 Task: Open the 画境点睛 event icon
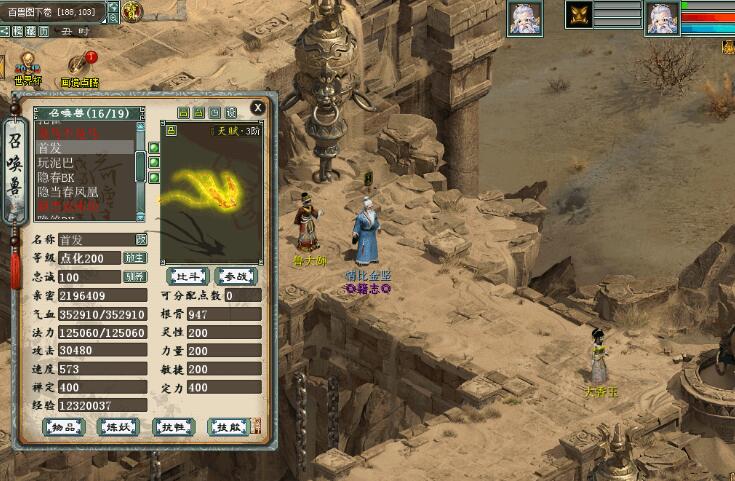[x=80, y=68]
